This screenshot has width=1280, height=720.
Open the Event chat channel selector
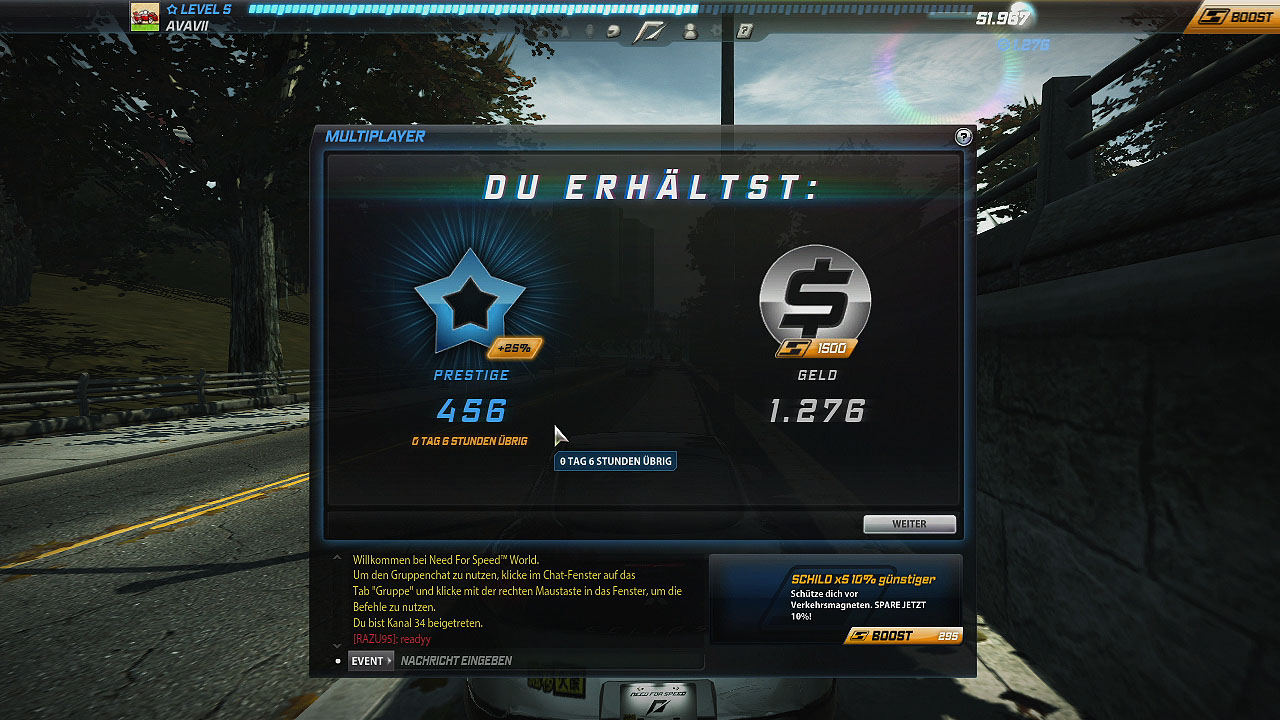click(x=371, y=661)
